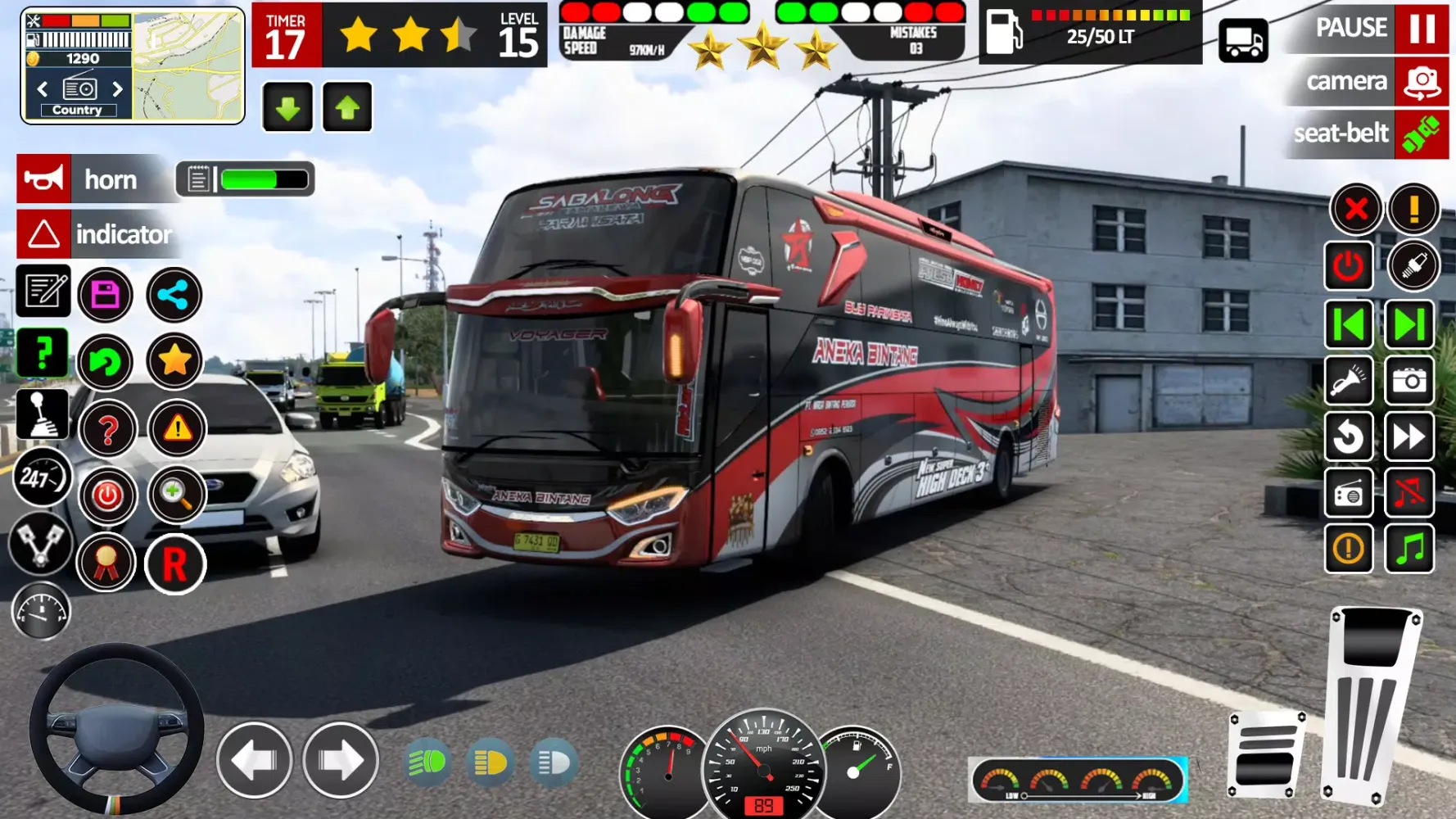1456x819 pixels.
Task: Click the green up arrow button
Action: coord(347,107)
